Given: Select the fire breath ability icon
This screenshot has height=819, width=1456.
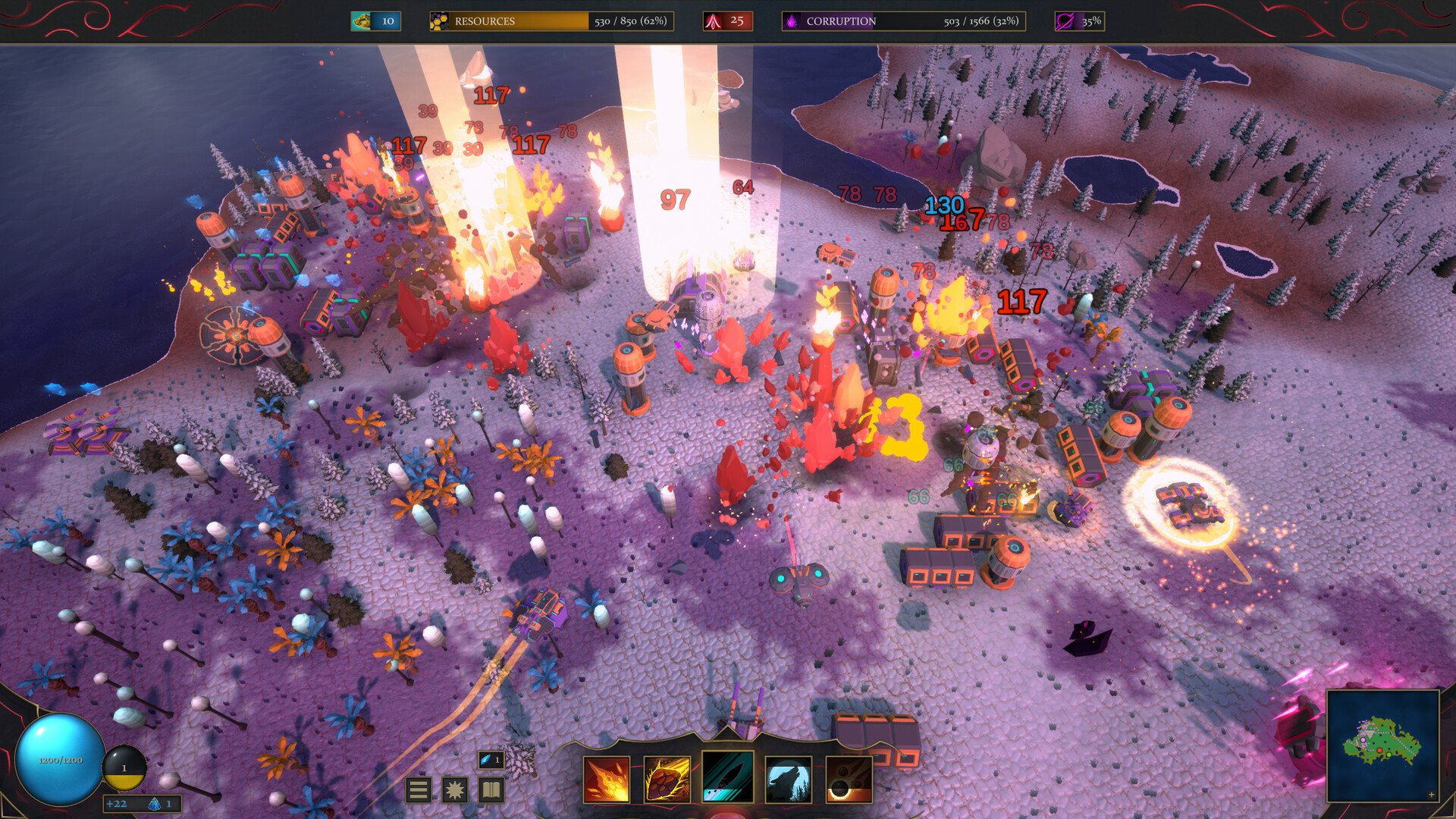Looking at the screenshot, I should click(x=607, y=778).
